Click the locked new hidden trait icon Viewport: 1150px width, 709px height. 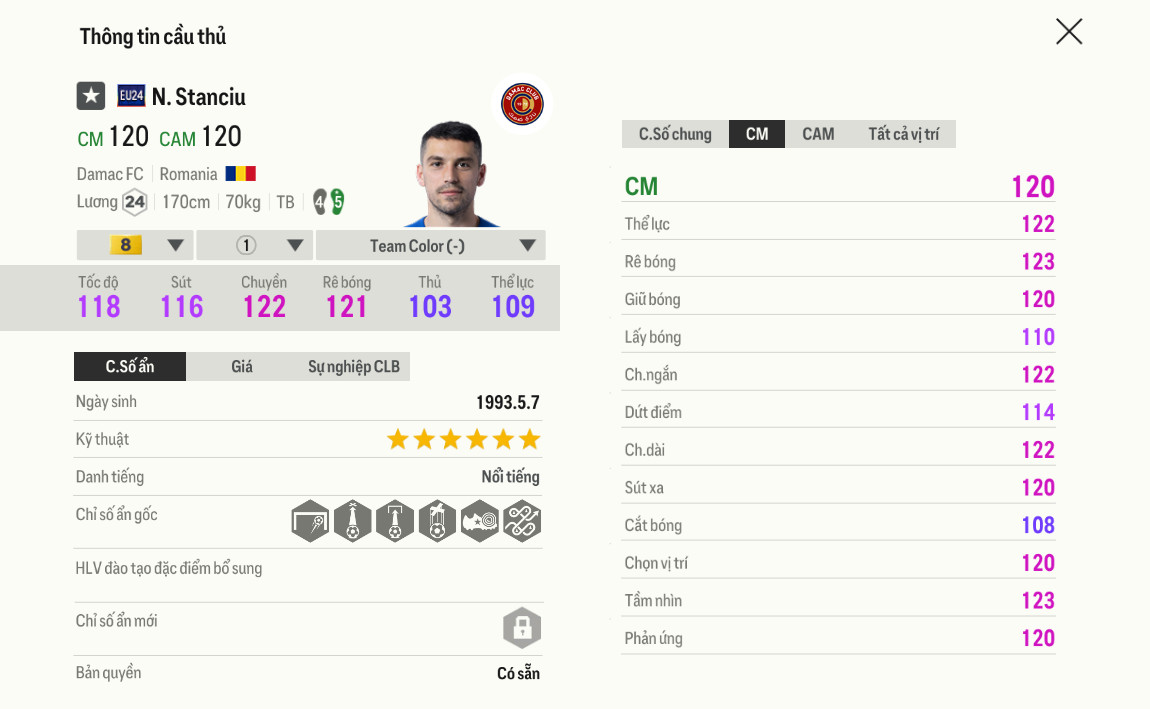coord(521,628)
